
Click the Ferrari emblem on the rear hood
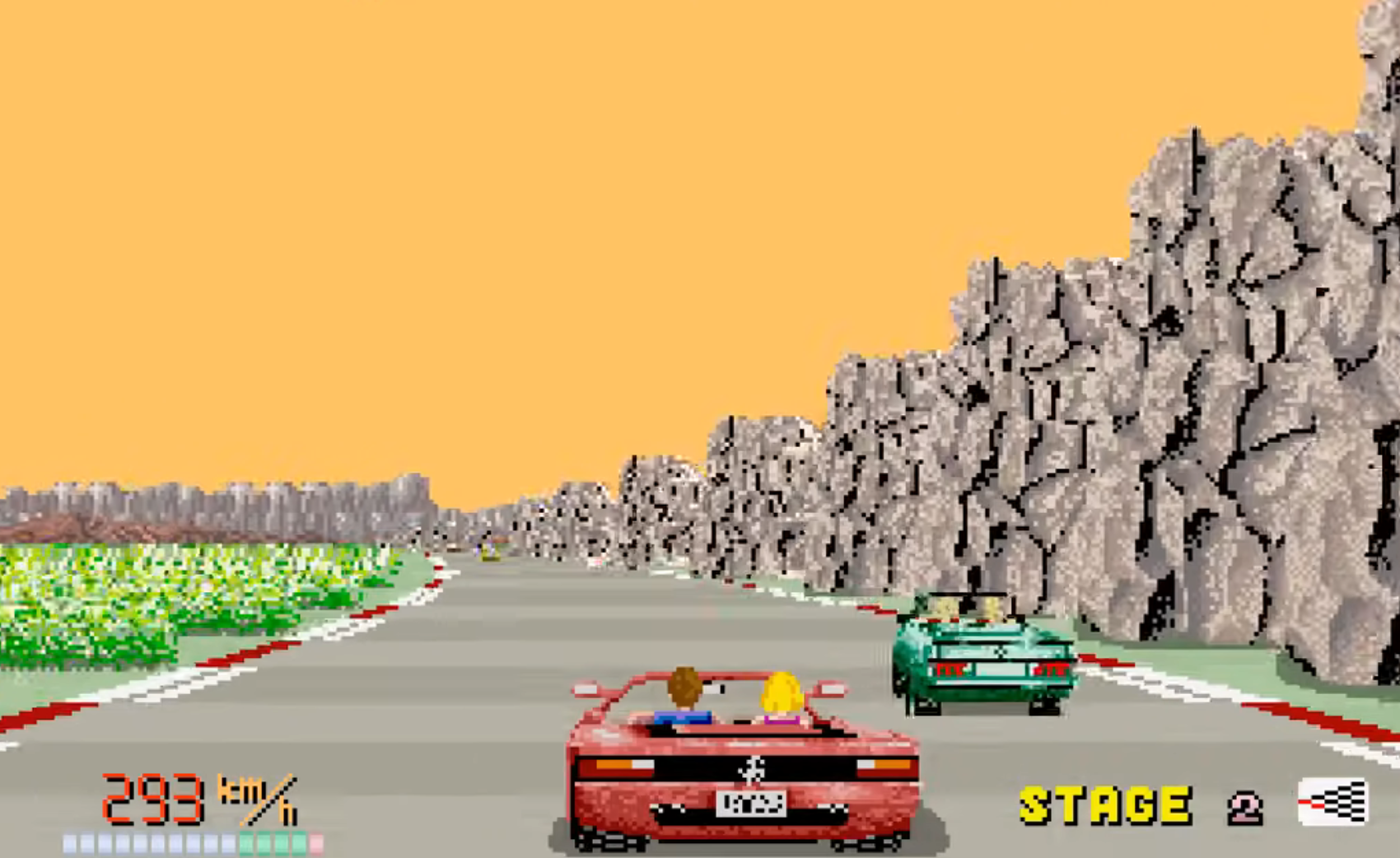[749, 768]
